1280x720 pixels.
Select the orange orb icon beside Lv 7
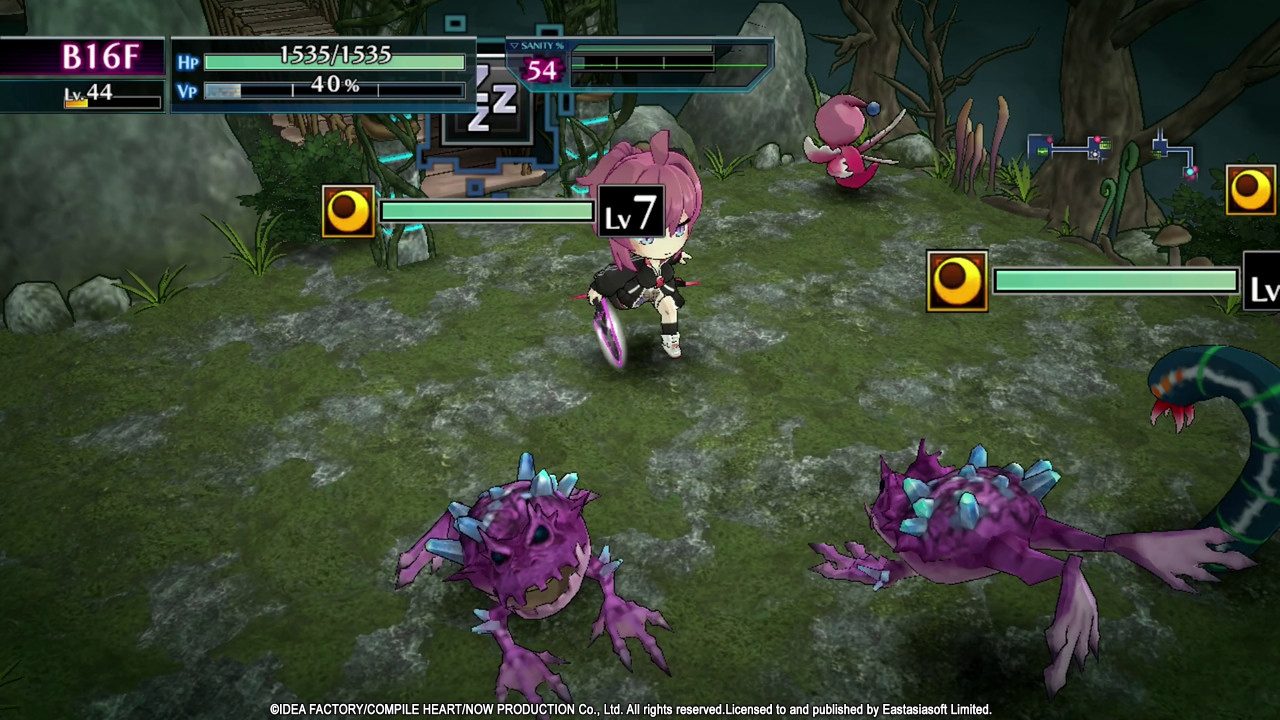[348, 211]
